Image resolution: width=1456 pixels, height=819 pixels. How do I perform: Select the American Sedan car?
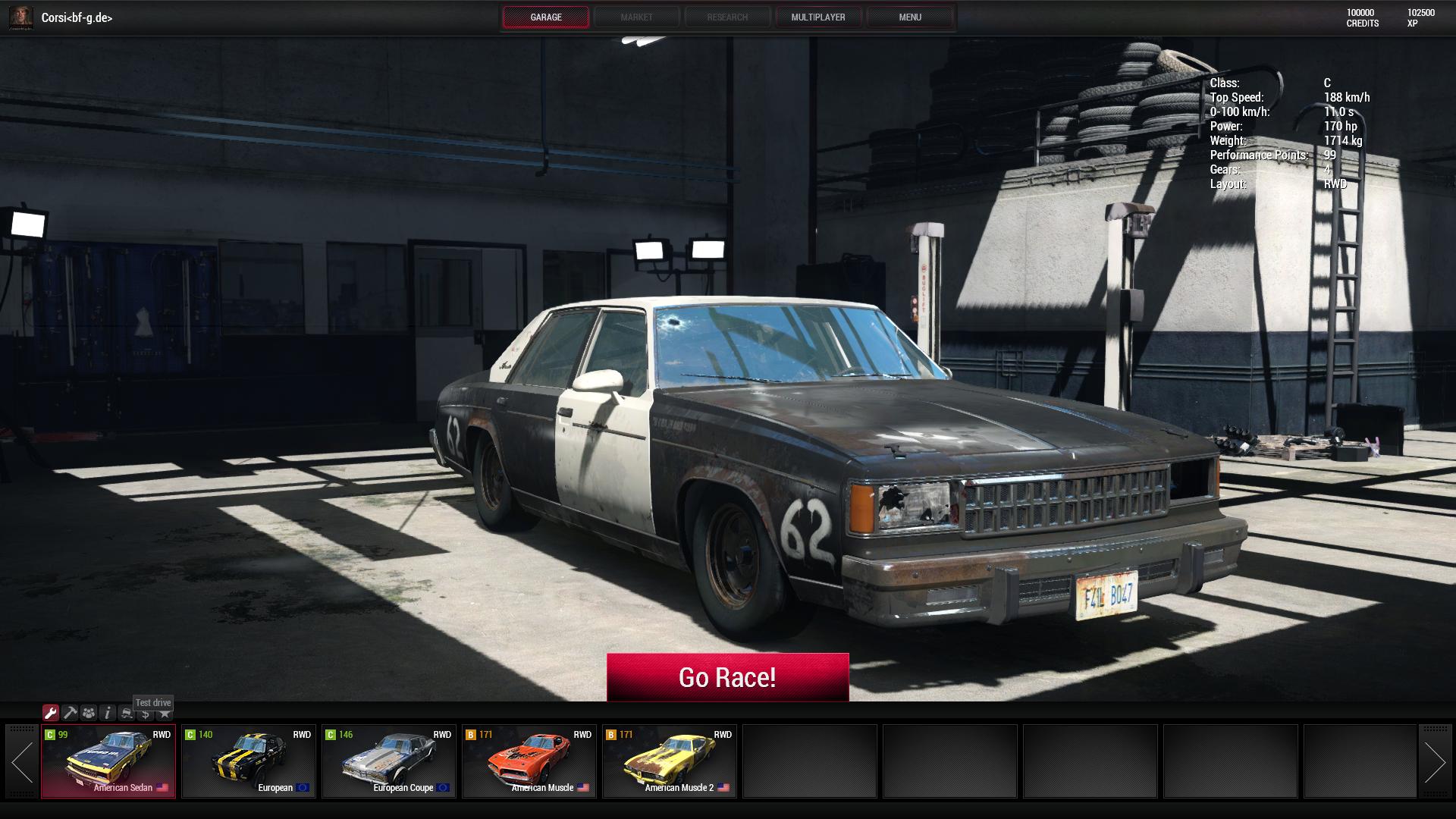point(108,761)
